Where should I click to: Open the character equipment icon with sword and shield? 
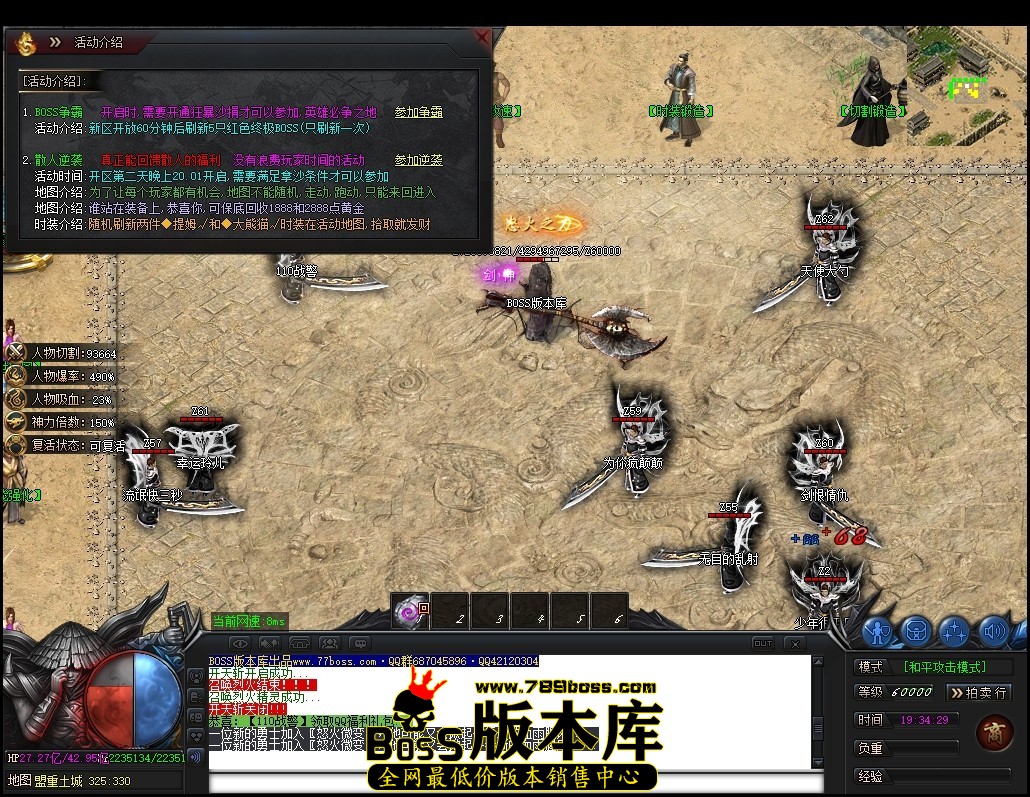(877, 632)
